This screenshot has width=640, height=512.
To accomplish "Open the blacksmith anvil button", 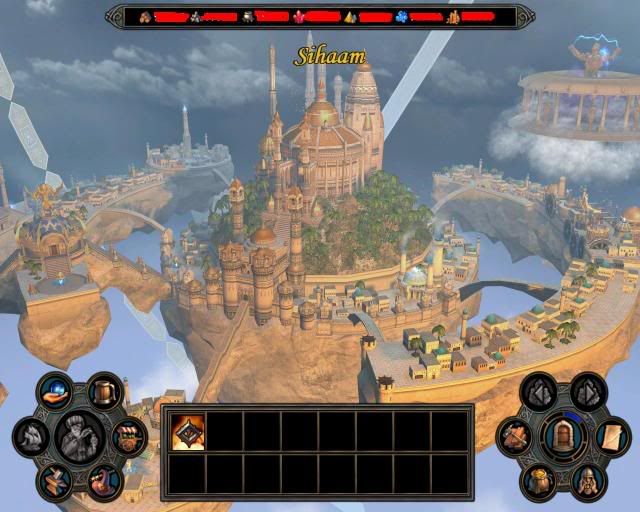I will click(x=56, y=481).
